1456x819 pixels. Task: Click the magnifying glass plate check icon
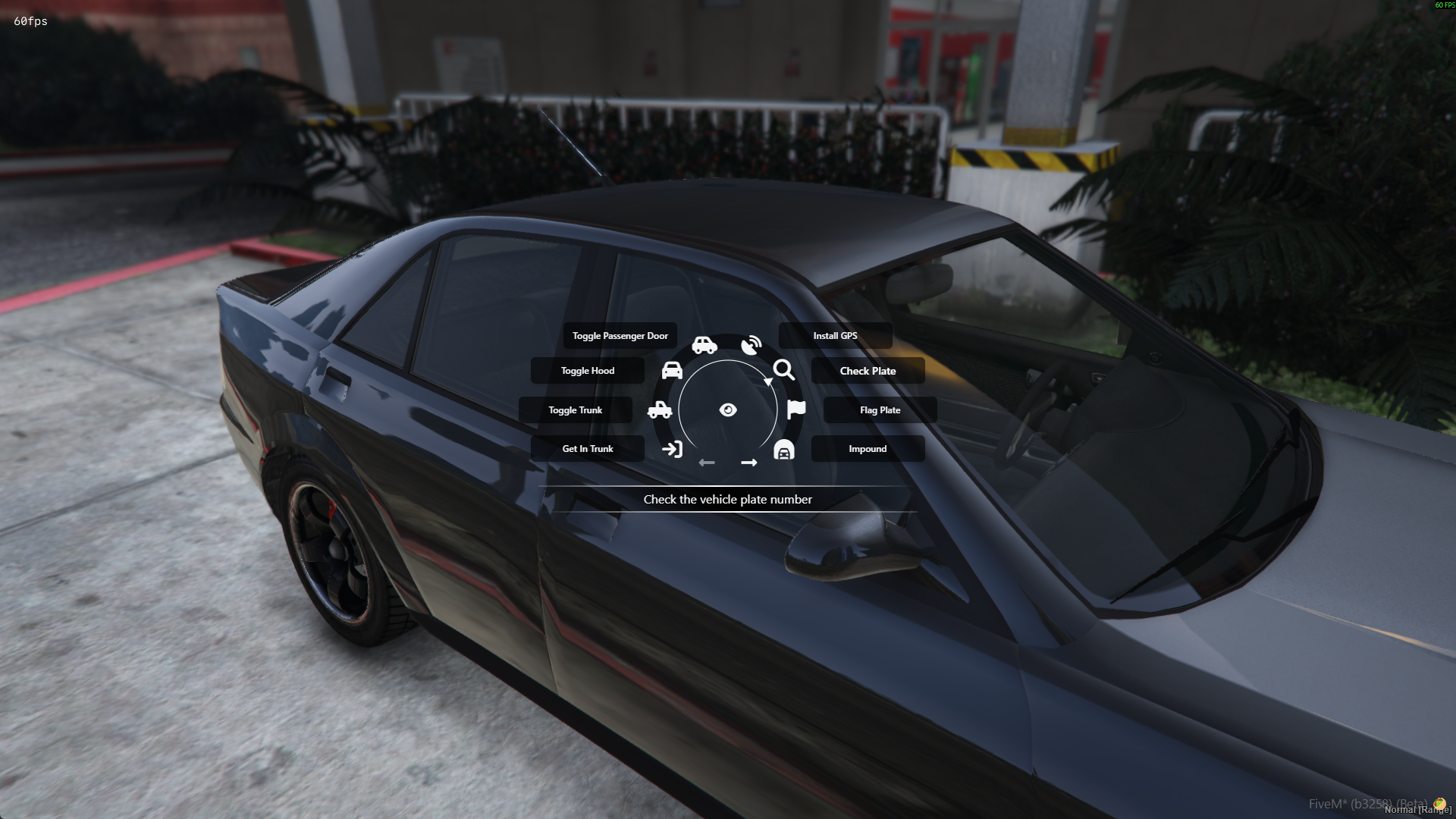click(x=784, y=370)
